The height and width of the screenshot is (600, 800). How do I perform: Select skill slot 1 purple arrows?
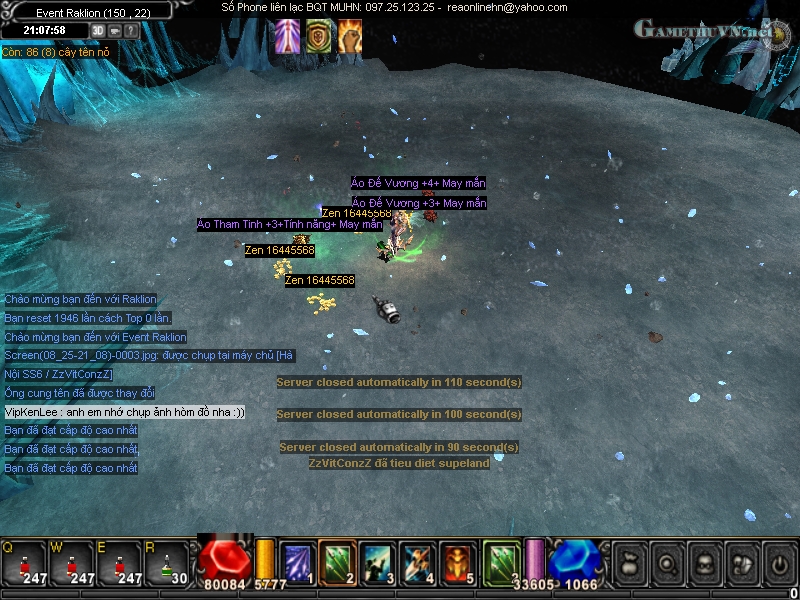pos(297,564)
